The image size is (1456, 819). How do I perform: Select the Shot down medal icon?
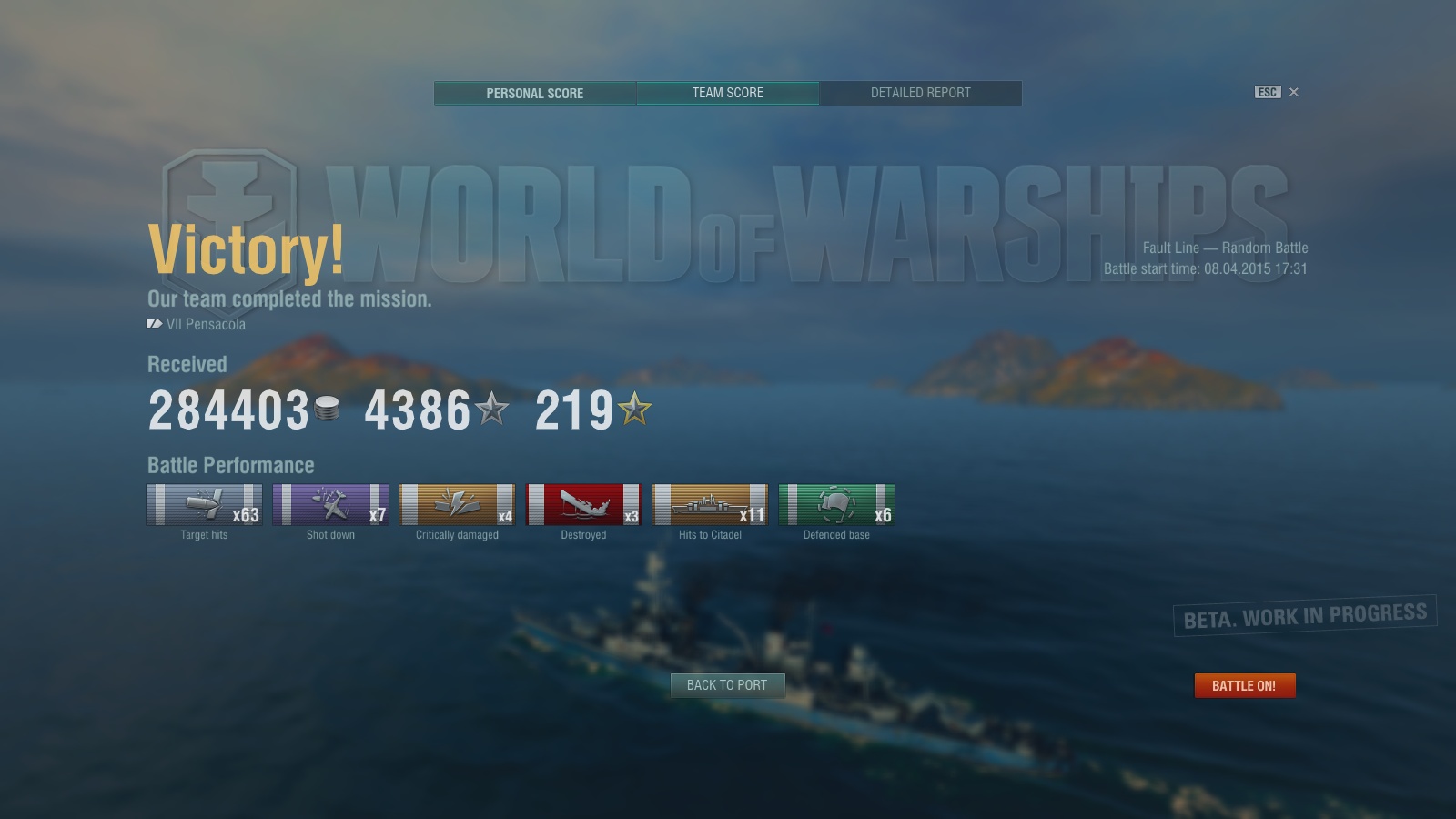330,505
